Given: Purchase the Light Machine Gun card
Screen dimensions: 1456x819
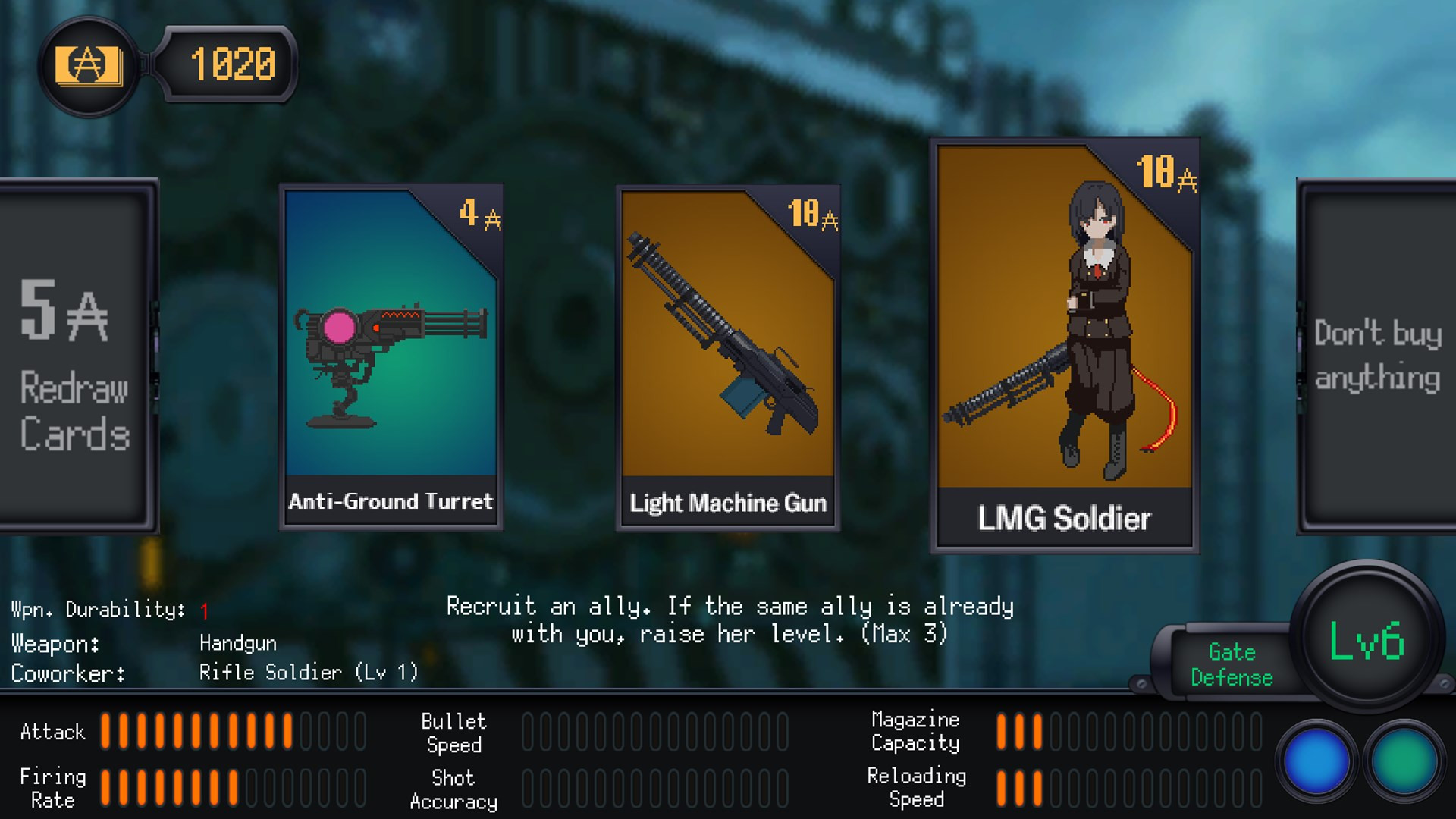Looking at the screenshot, I should pyautogui.click(x=727, y=356).
